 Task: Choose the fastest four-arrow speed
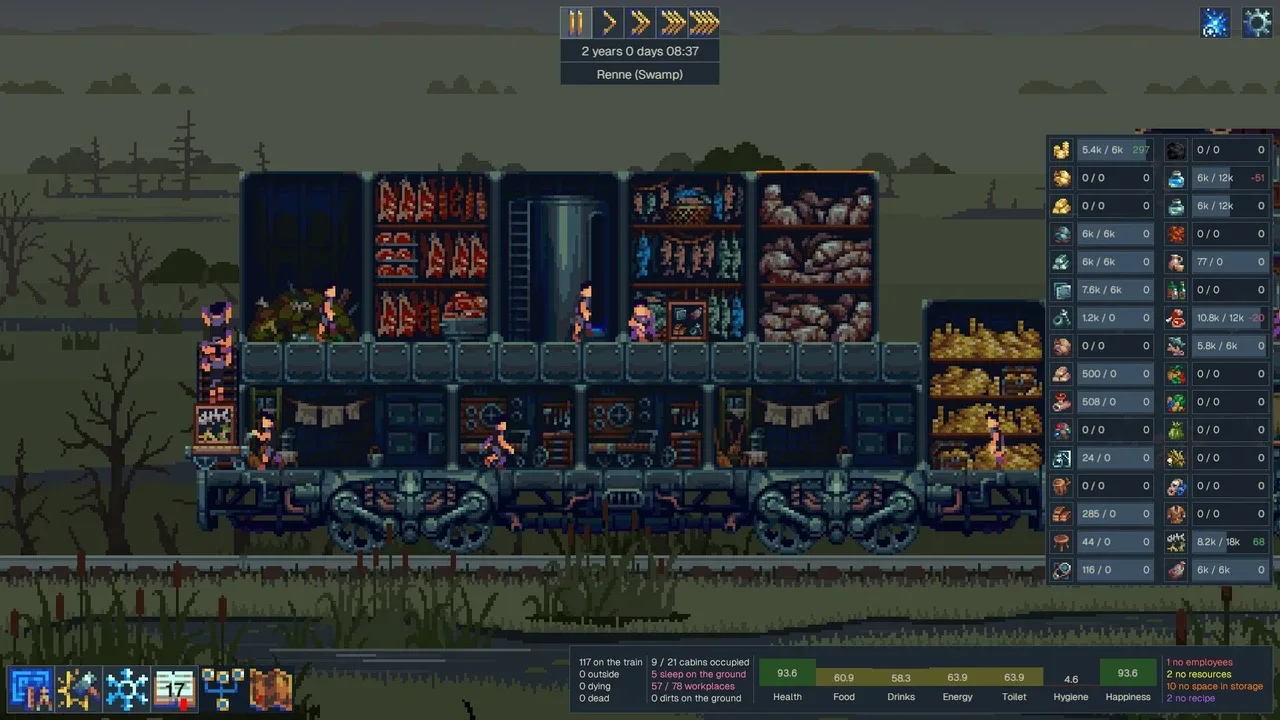coord(704,22)
